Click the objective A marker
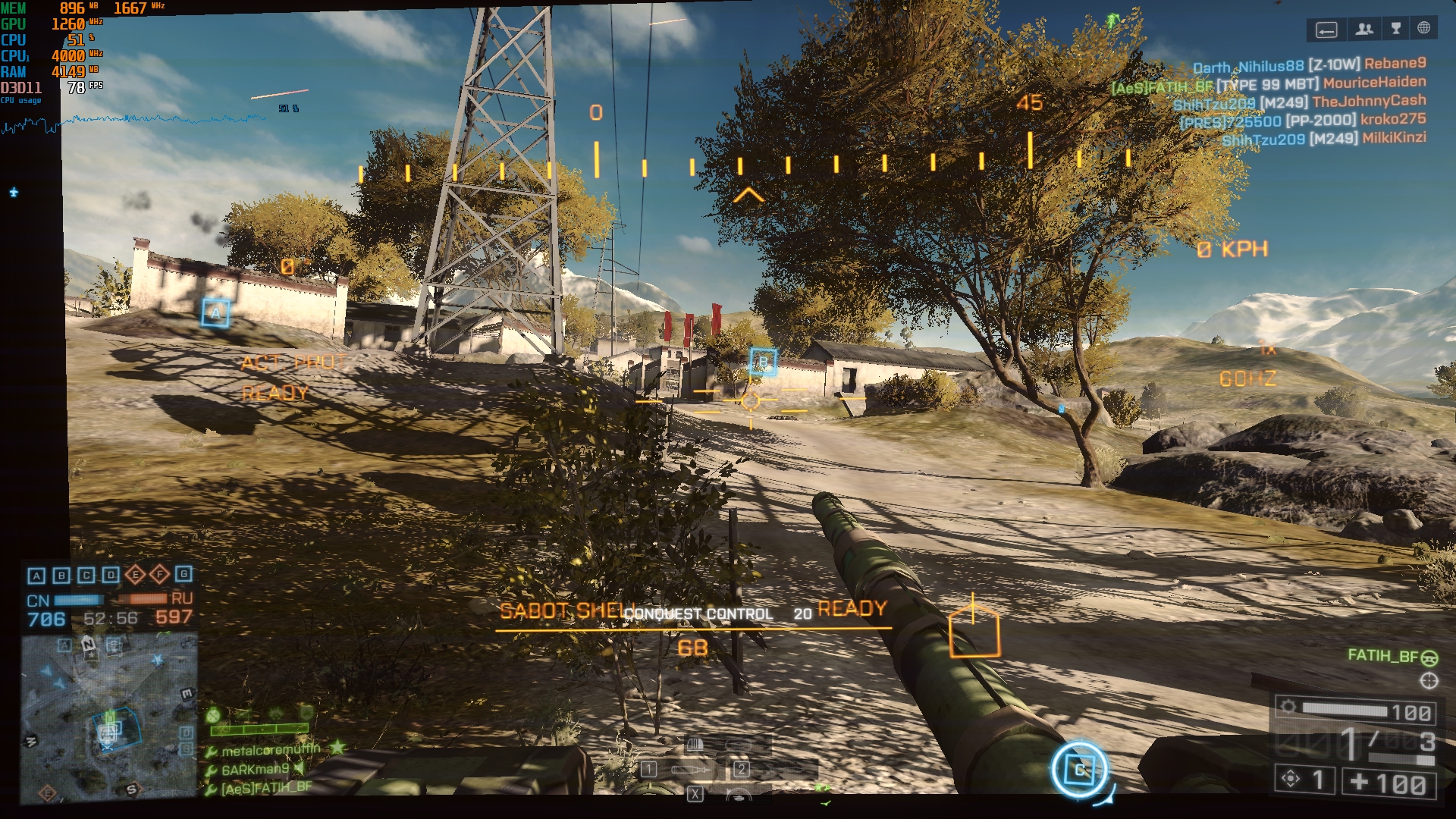This screenshot has height=819, width=1456. [x=216, y=312]
